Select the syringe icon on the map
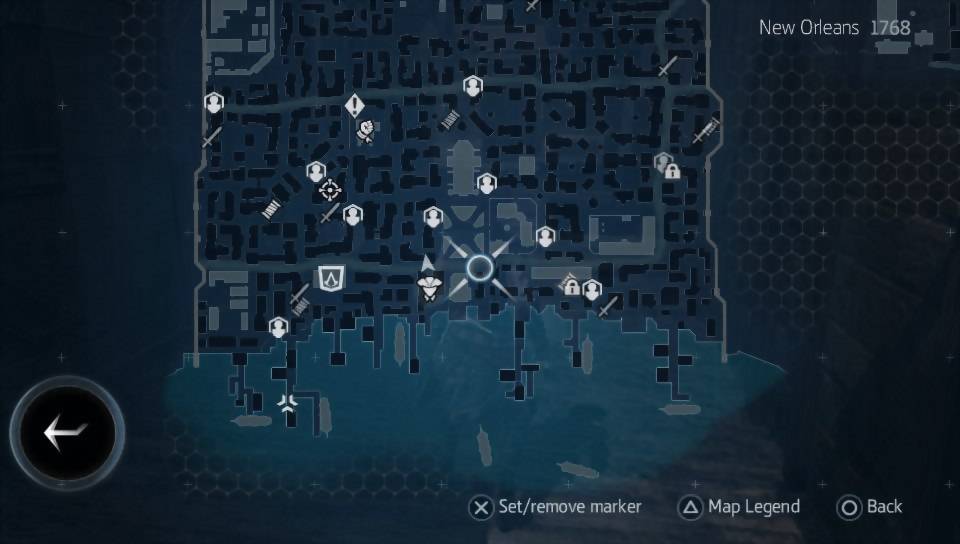This screenshot has width=960, height=544. 707,130
